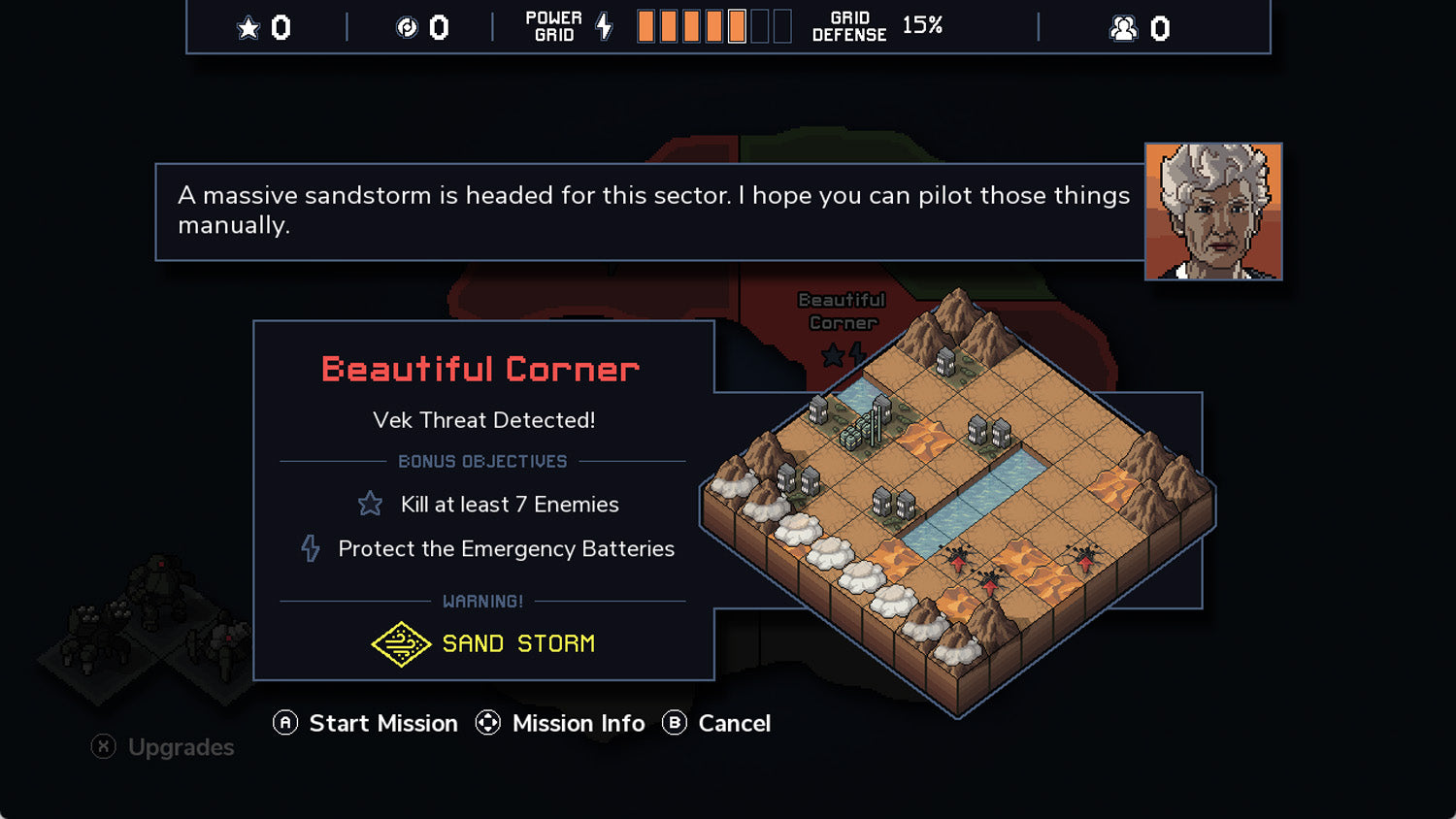Toggle the D-pad icon for Mission Info
The height and width of the screenshot is (819, 1456).
pyautogui.click(x=486, y=723)
